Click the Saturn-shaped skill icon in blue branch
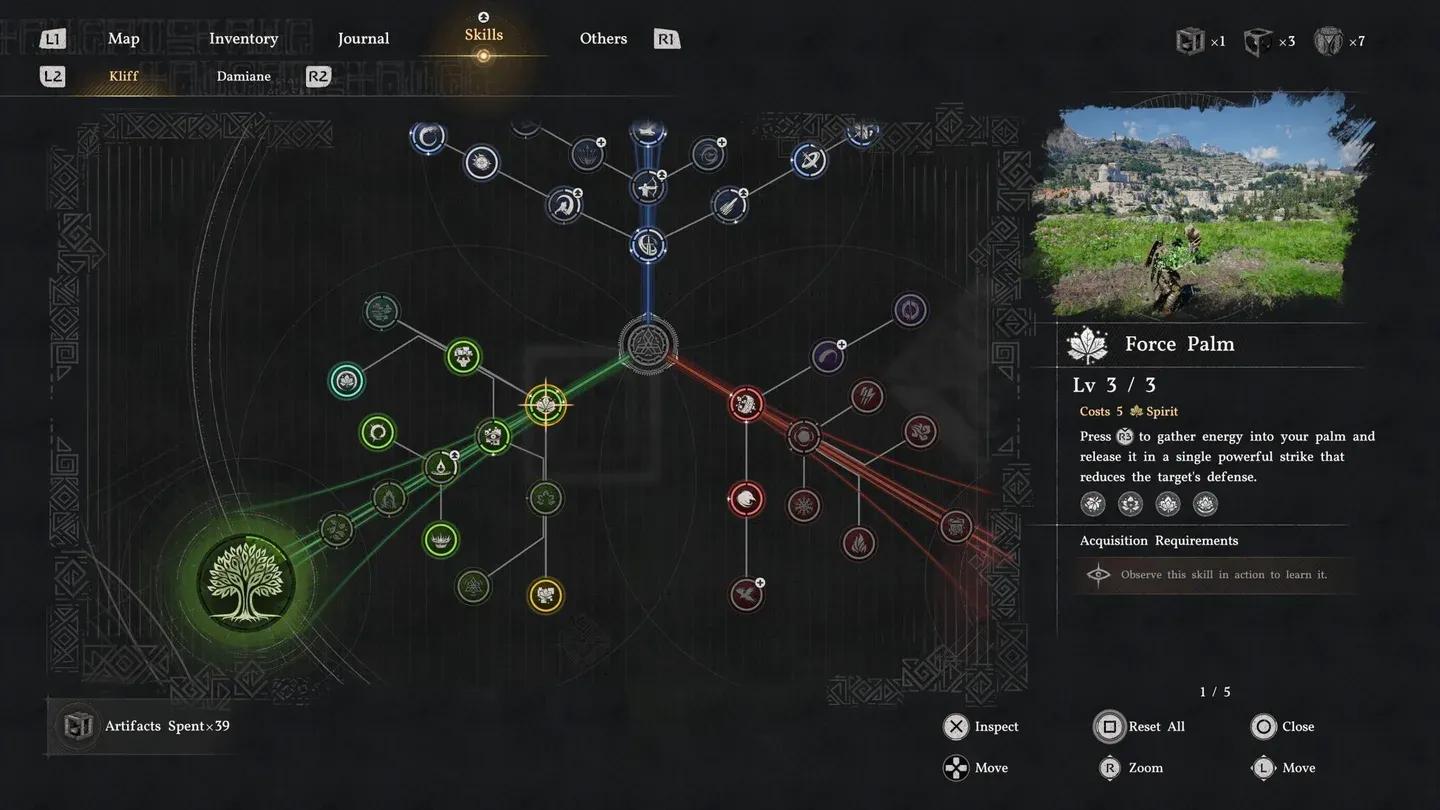The image size is (1440, 810). coord(810,159)
